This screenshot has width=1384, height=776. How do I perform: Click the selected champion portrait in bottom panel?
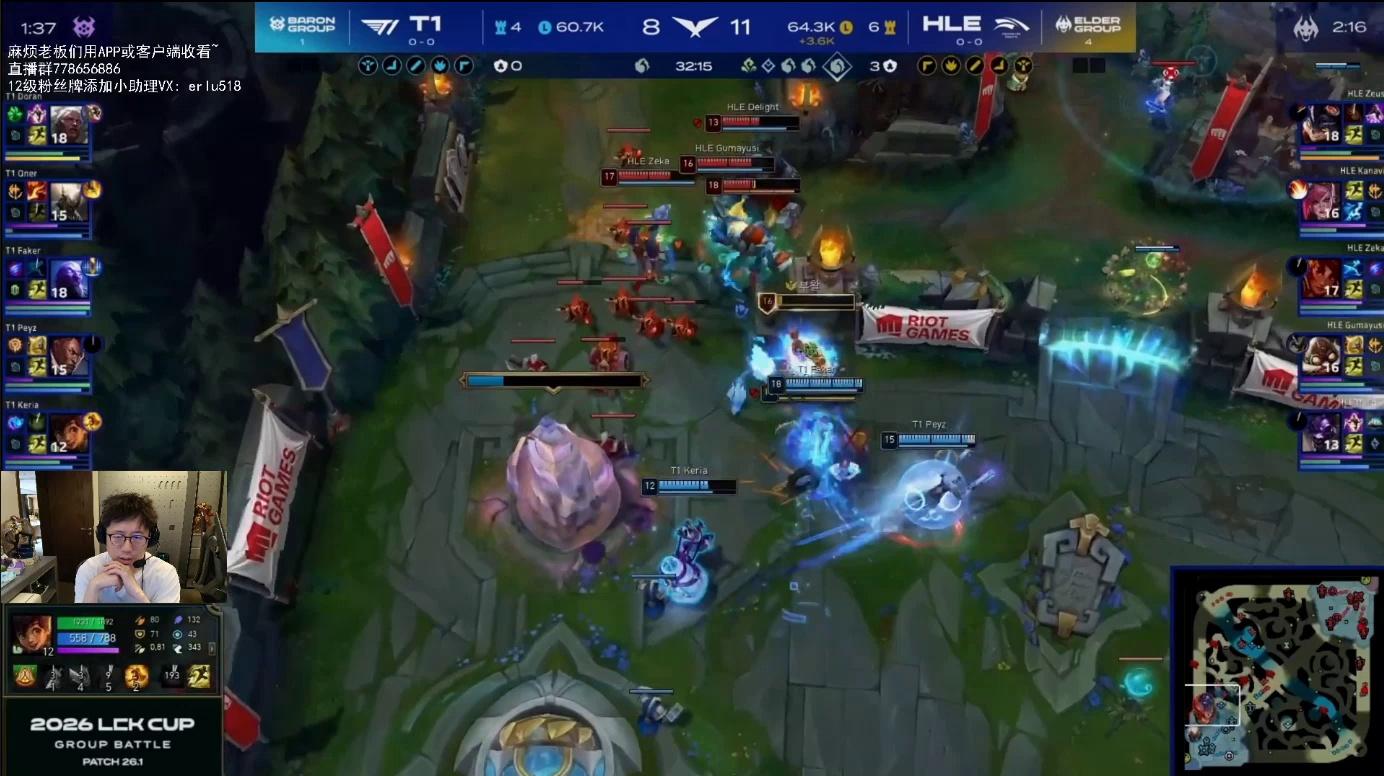pyautogui.click(x=31, y=634)
